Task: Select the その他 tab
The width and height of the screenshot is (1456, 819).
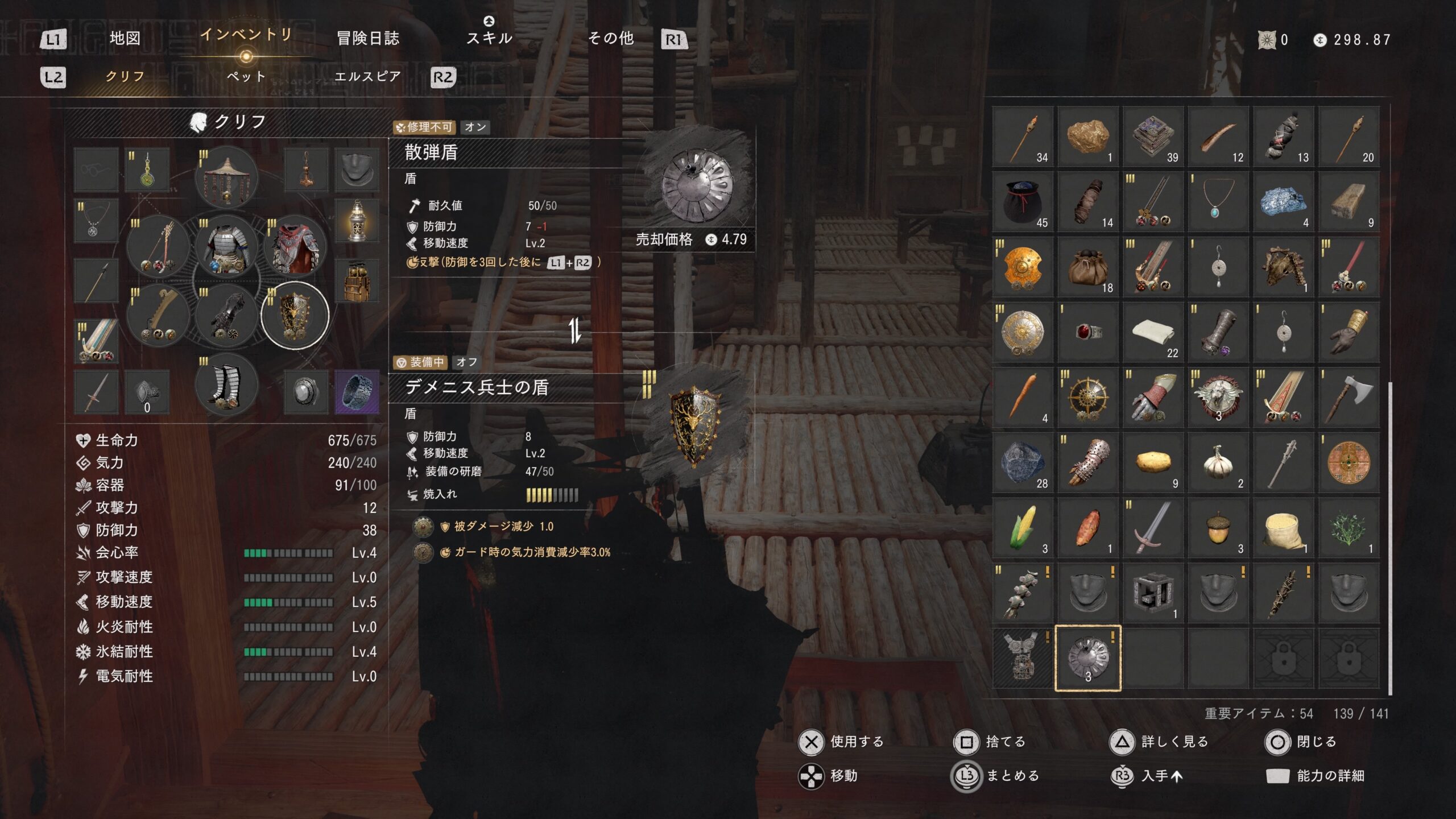Action: click(611, 39)
